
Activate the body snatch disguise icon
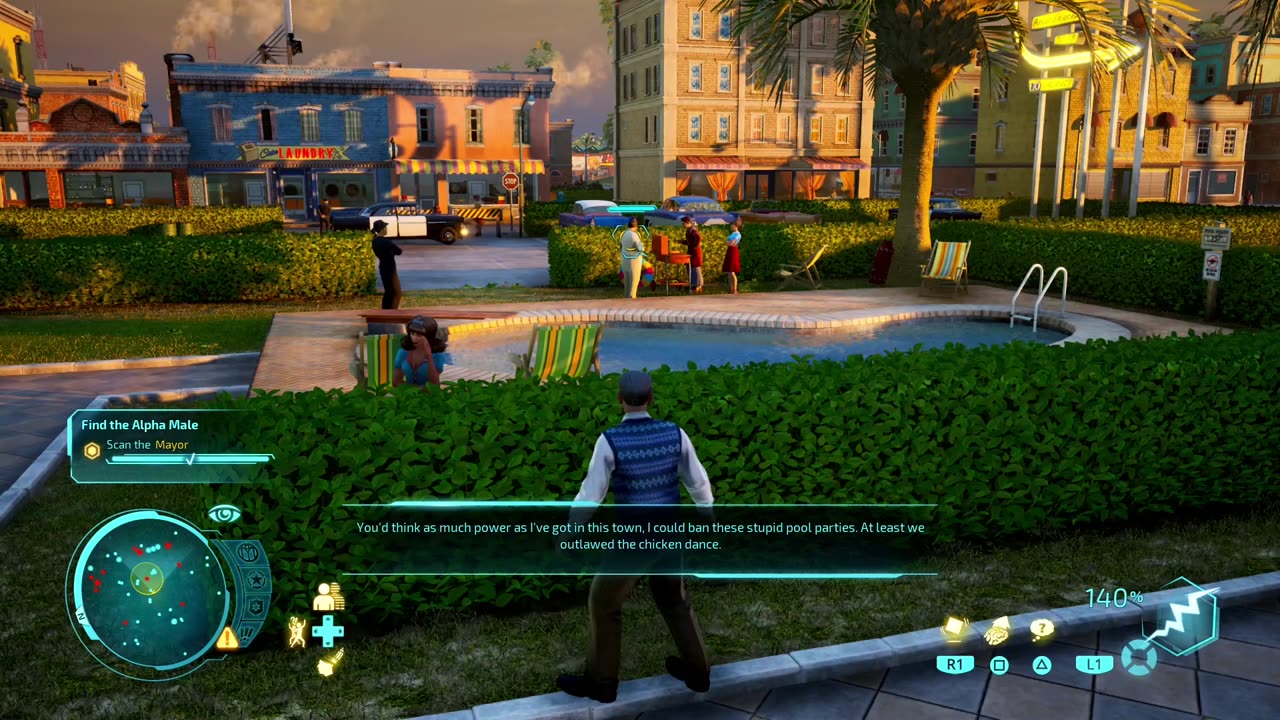pos(328,597)
